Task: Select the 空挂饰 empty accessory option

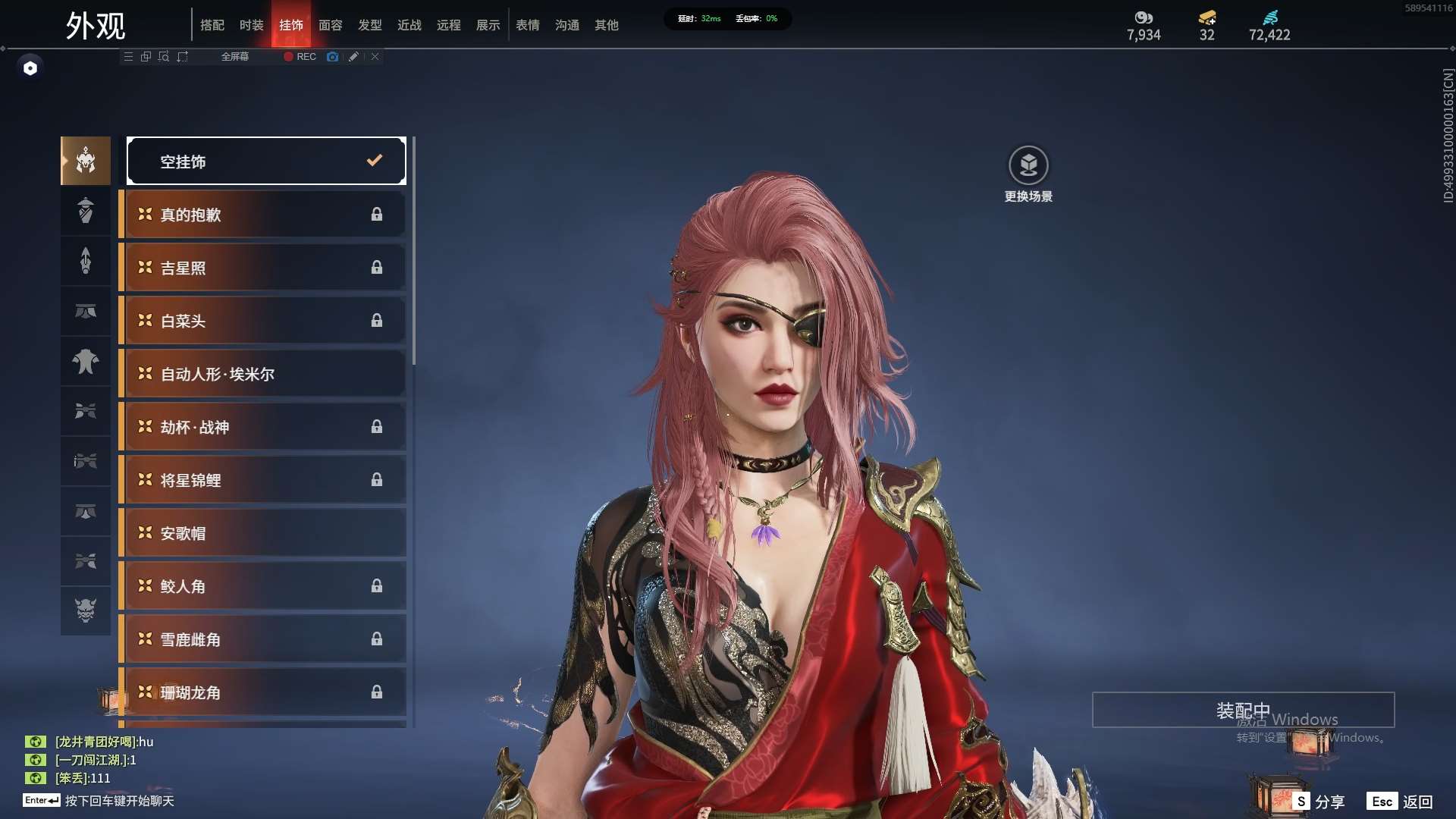Action: [x=266, y=161]
